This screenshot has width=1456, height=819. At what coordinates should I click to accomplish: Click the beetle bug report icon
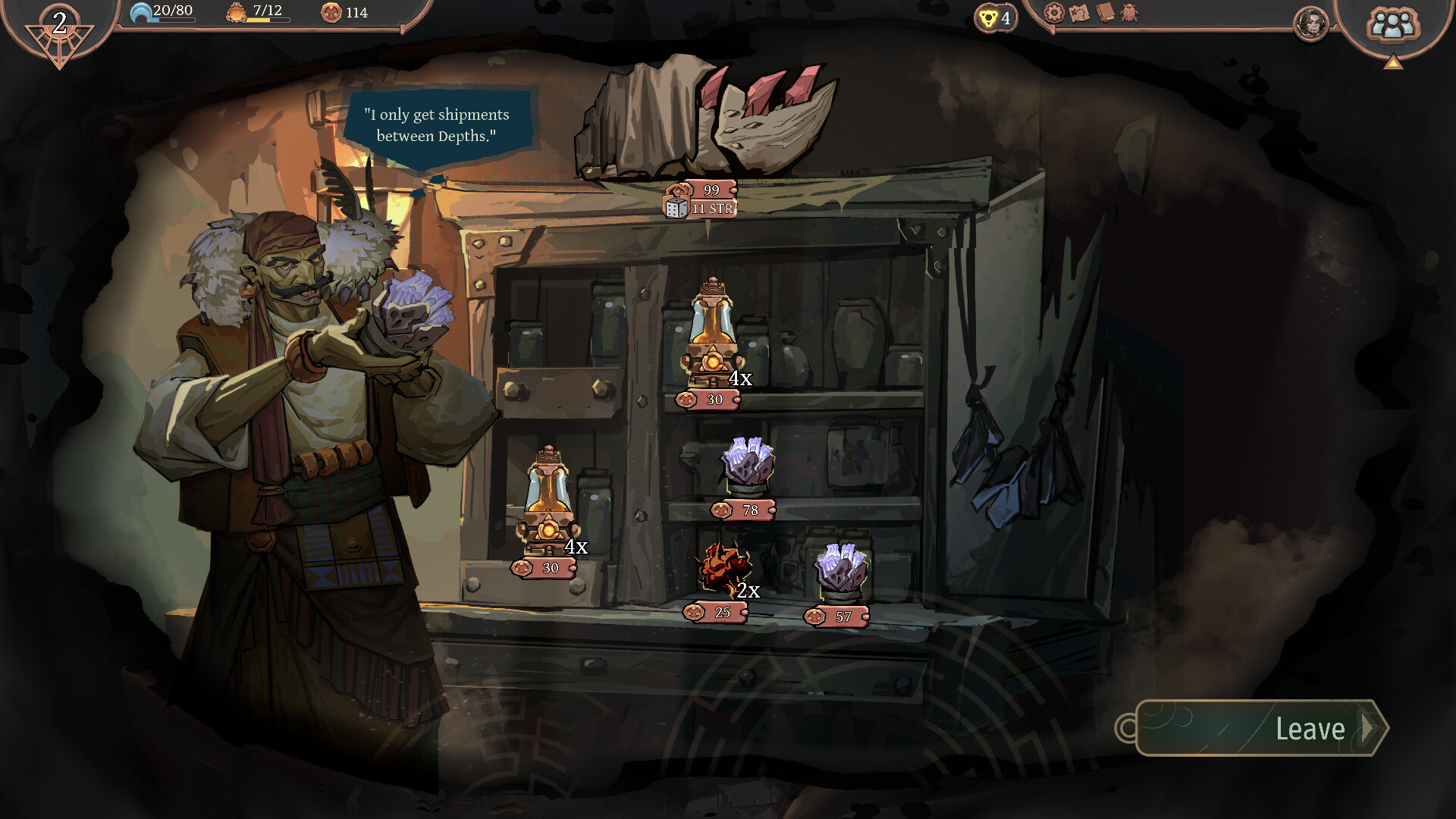[x=1130, y=13]
